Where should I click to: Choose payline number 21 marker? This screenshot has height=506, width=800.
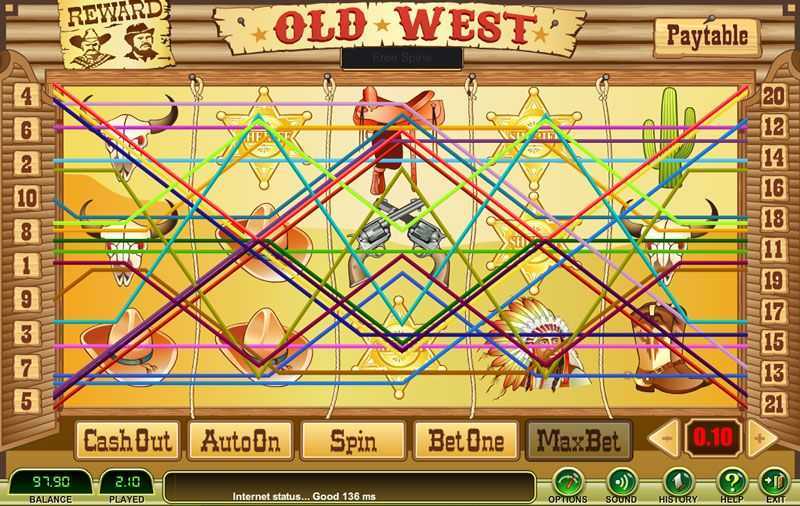[773, 402]
